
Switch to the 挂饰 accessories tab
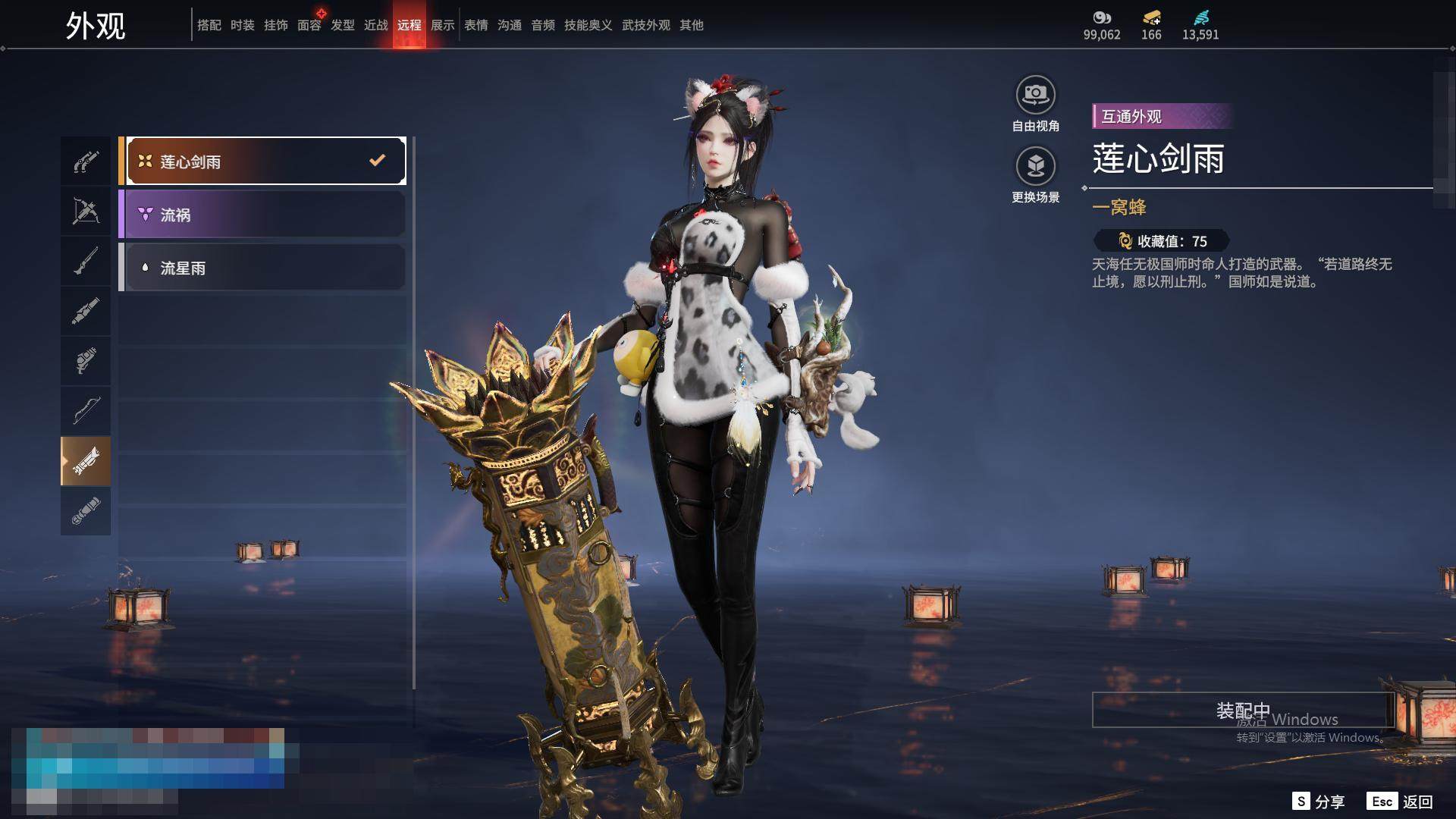[x=276, y=25]
